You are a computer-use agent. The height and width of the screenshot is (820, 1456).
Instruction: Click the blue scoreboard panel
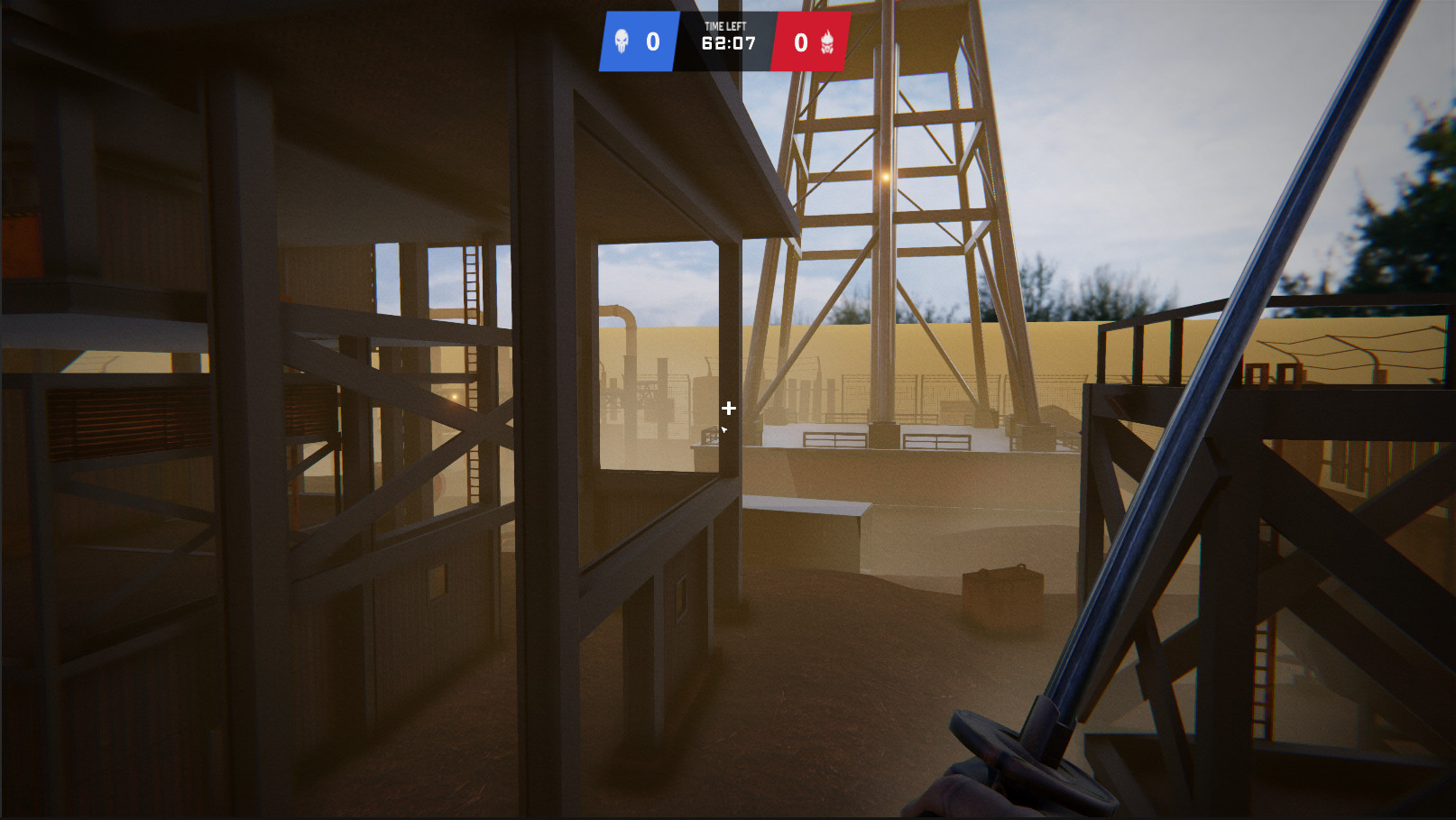pos(638,41)
